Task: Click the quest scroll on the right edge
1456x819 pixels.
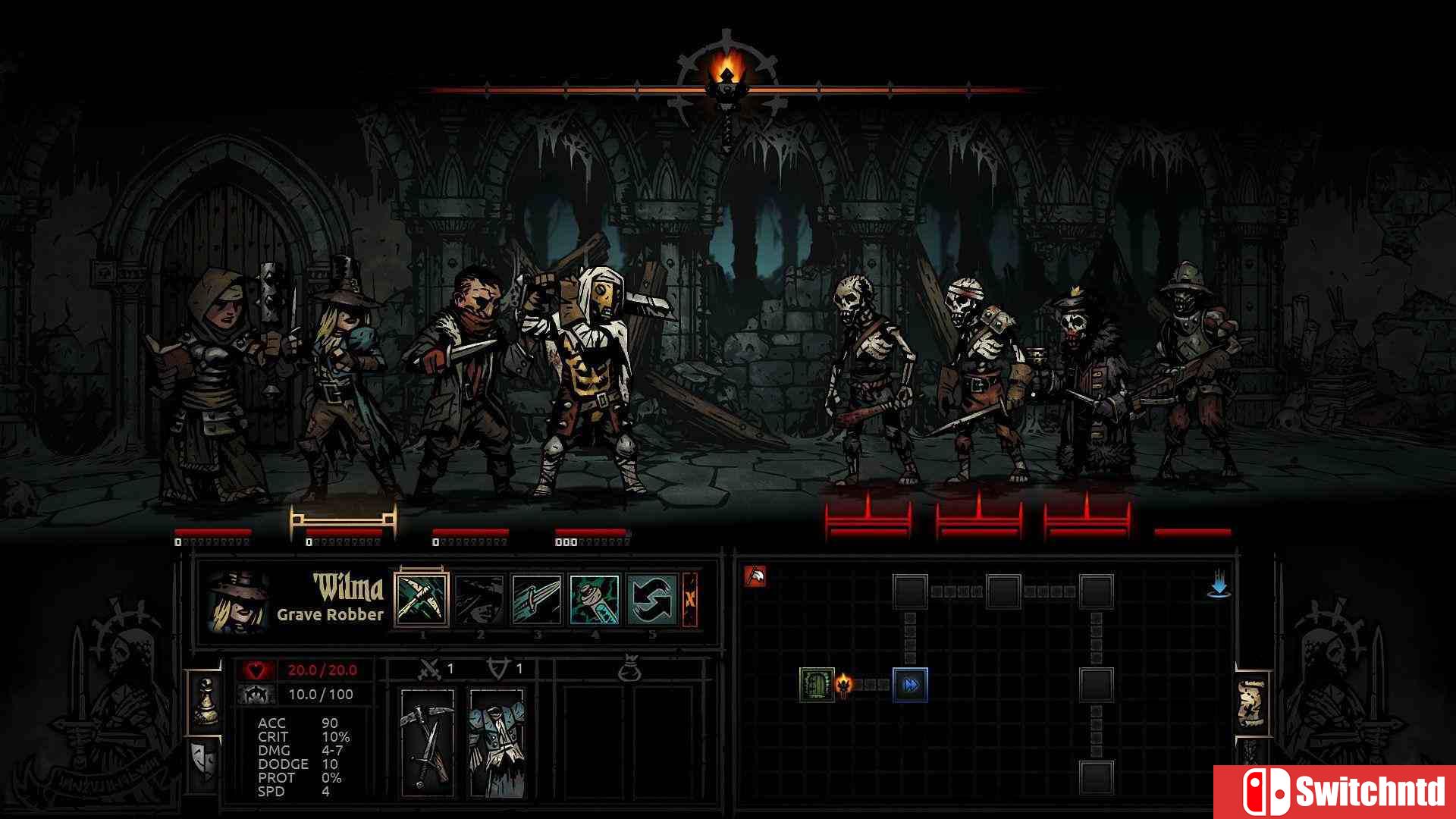Action: pyautogui.click(x=1252, y=704)
